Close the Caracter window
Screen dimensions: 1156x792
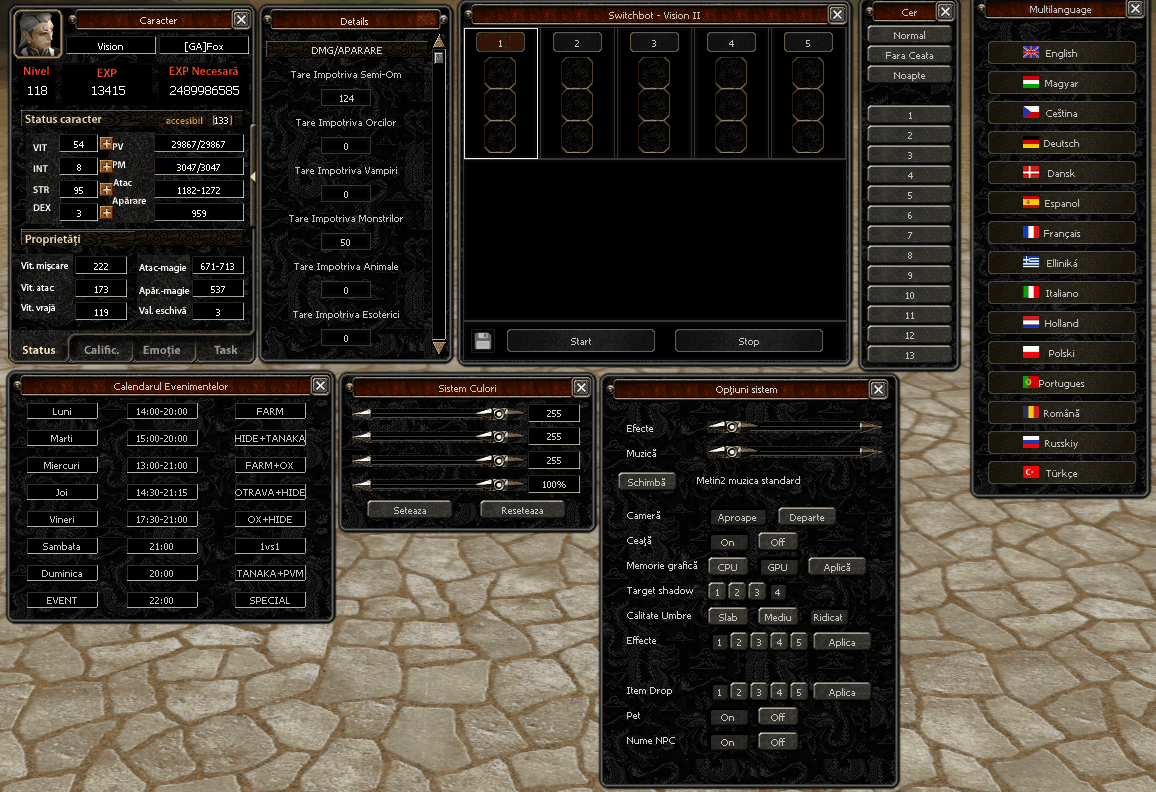tap(241, 19)
